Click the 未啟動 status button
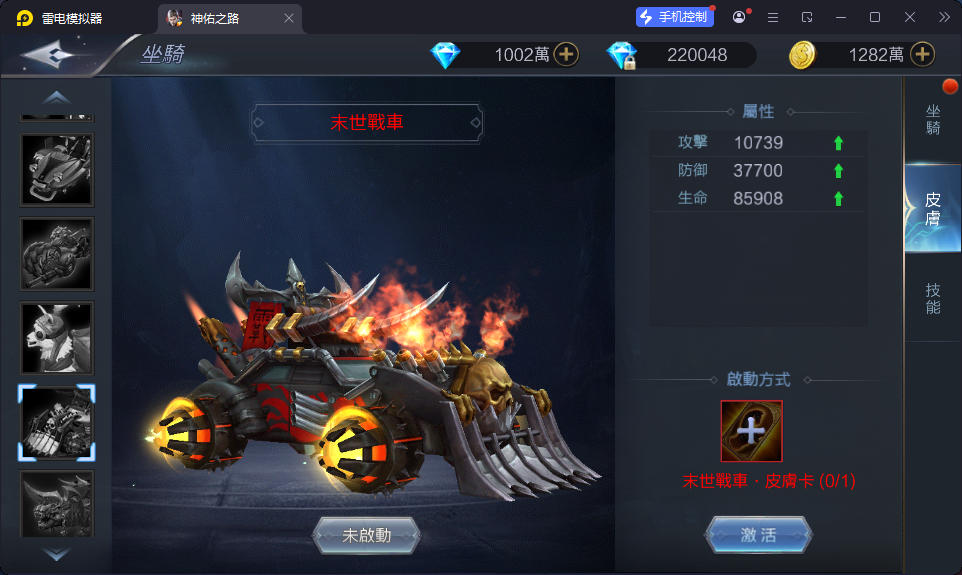The height and width of the screenshot is (575, 962). 366,535
